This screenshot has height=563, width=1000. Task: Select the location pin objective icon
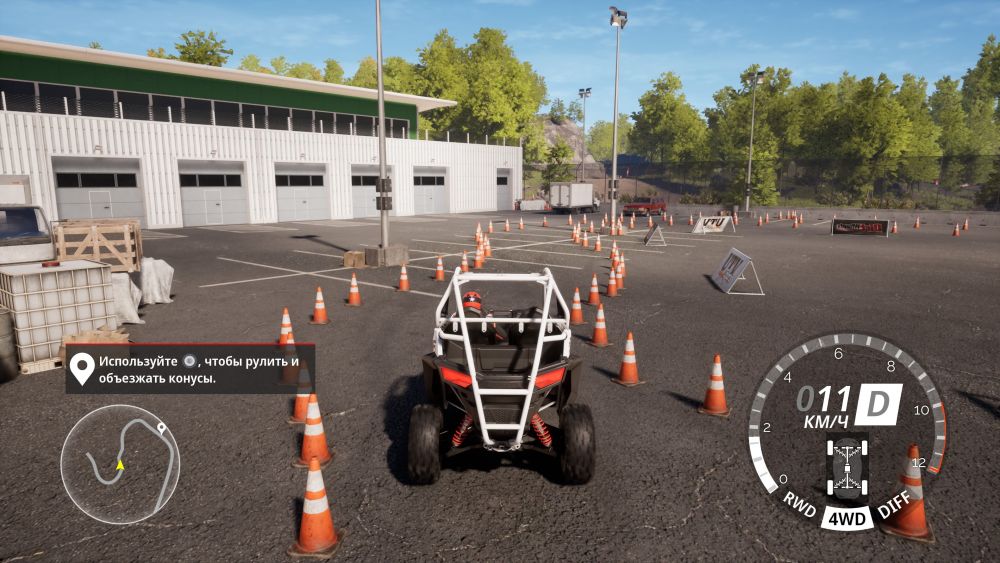pyautogui.click(x=82, y=368)
